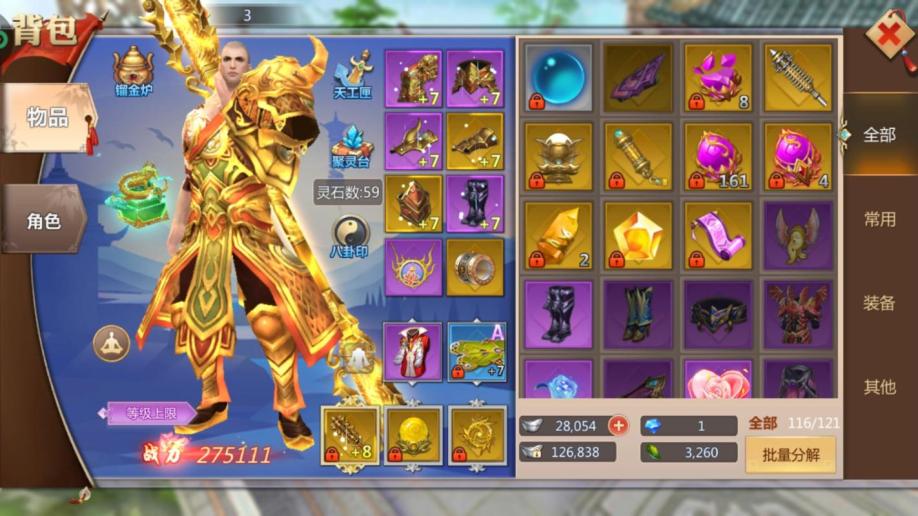The width and height of the screenshot is (918, 516).
Task: Open the 天工匣 crafting box
Action: pyautogui.click(x=352, y=74)
